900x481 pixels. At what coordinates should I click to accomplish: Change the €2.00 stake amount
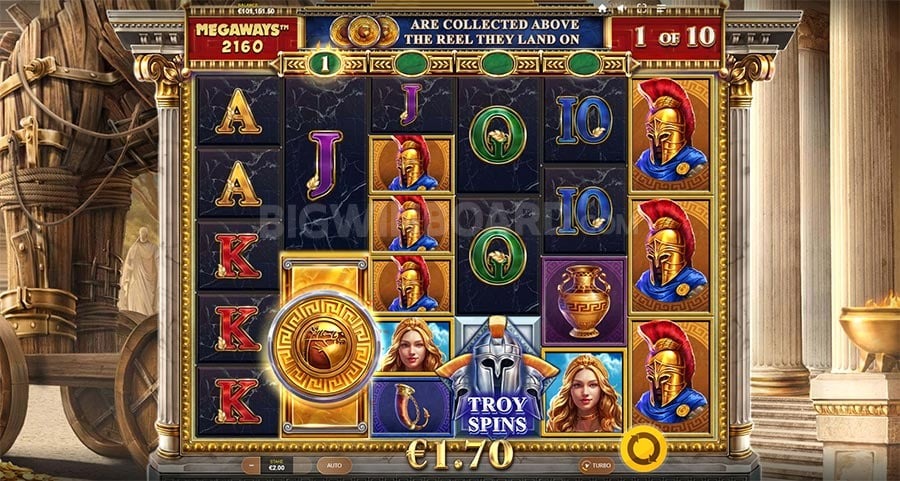[276, 465]
